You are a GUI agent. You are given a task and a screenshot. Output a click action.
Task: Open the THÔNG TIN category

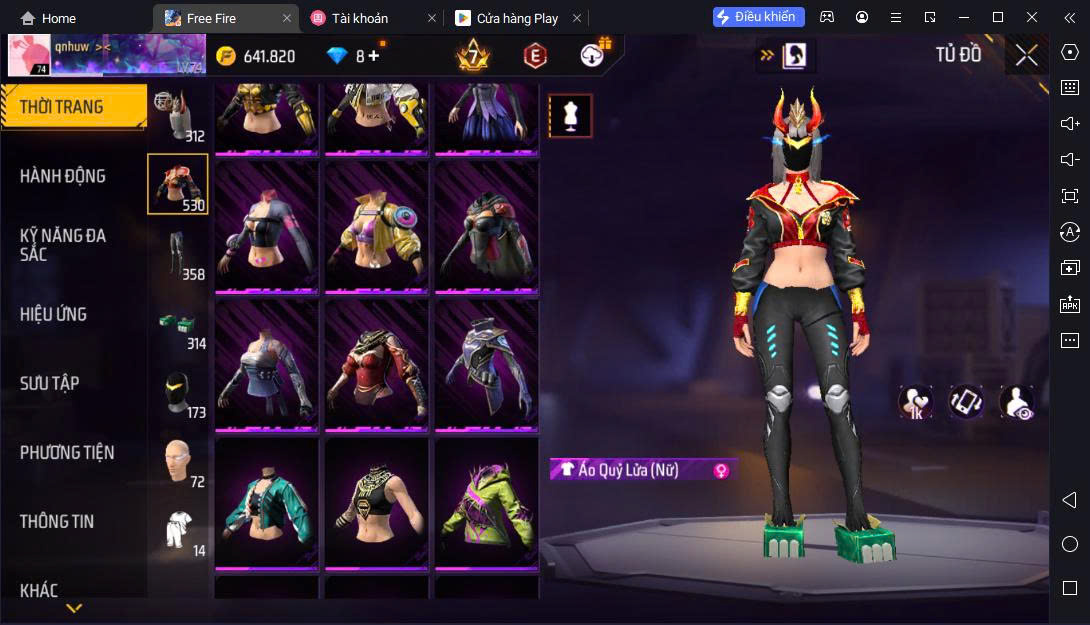(x=57, y=521)
